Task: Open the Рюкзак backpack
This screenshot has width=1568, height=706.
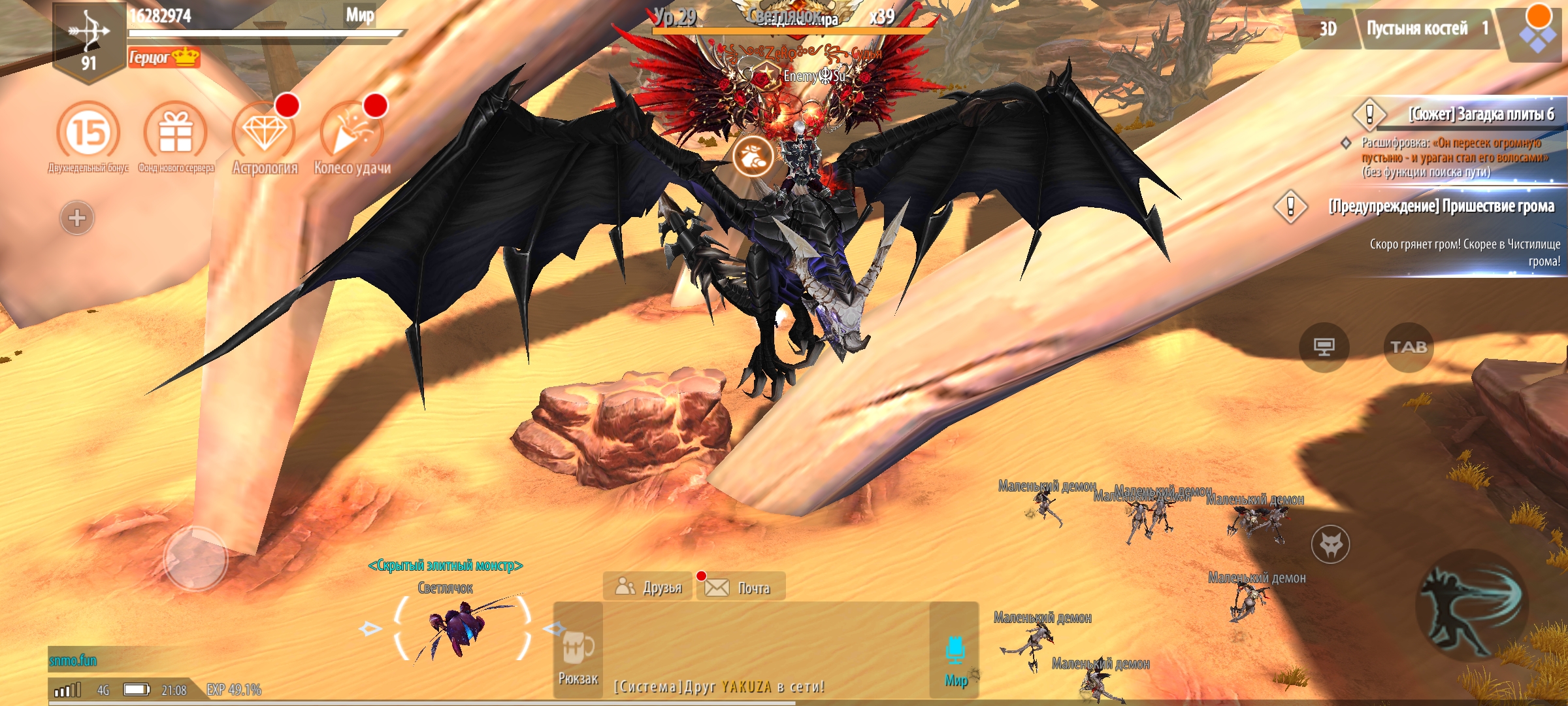Action: click(578, 651)
